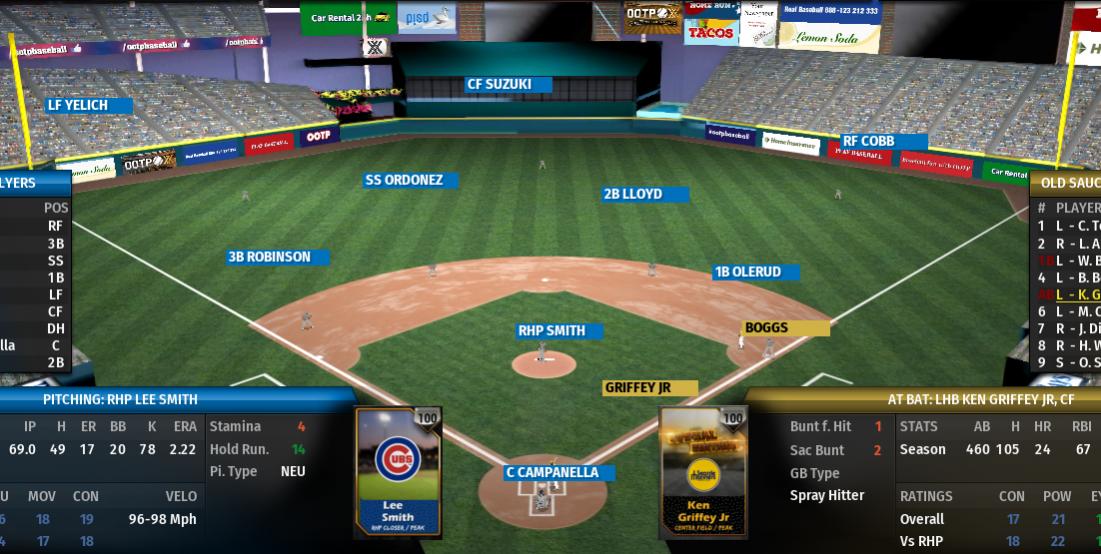Open Lee Smith's player card

pos(398,471)
